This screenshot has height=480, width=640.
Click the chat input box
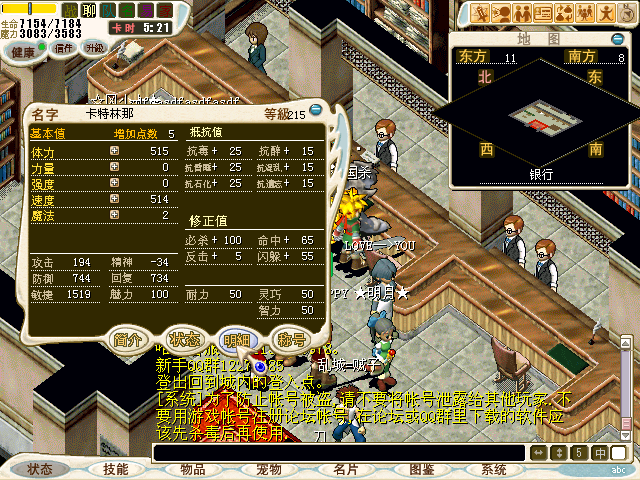tap(340, 453)
